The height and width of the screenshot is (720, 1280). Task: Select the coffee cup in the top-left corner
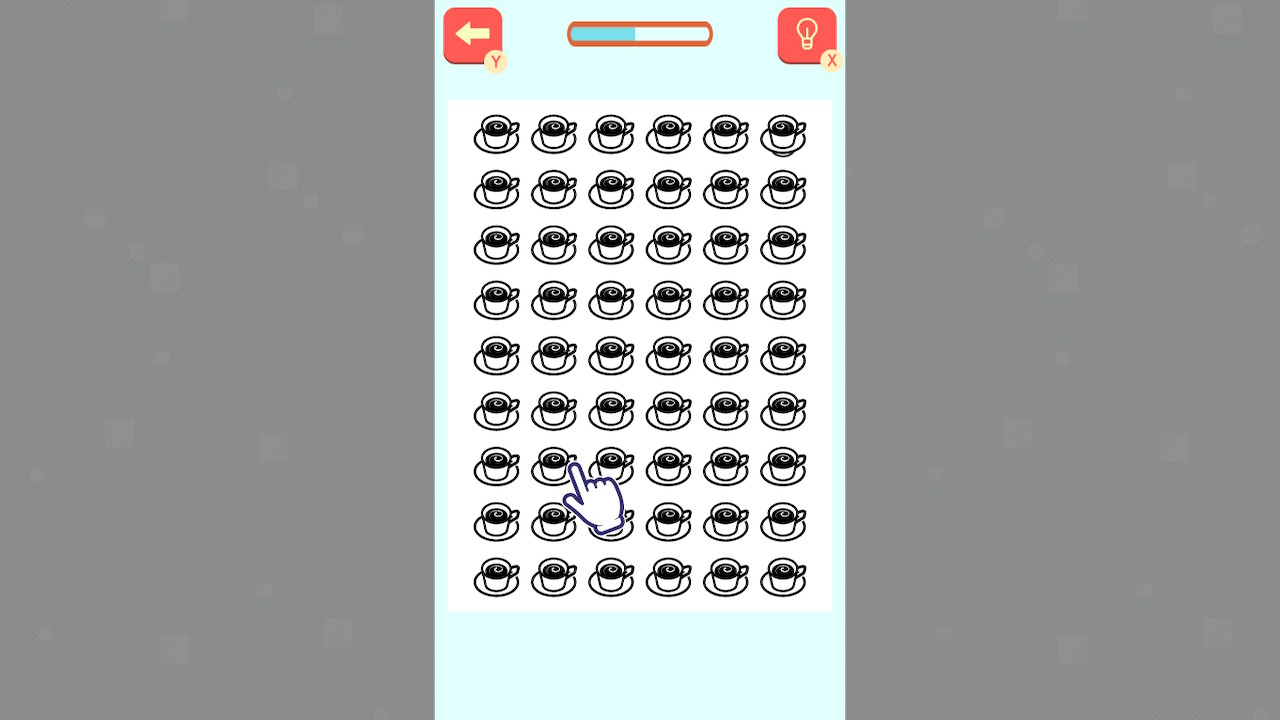[x=496, y=135]
